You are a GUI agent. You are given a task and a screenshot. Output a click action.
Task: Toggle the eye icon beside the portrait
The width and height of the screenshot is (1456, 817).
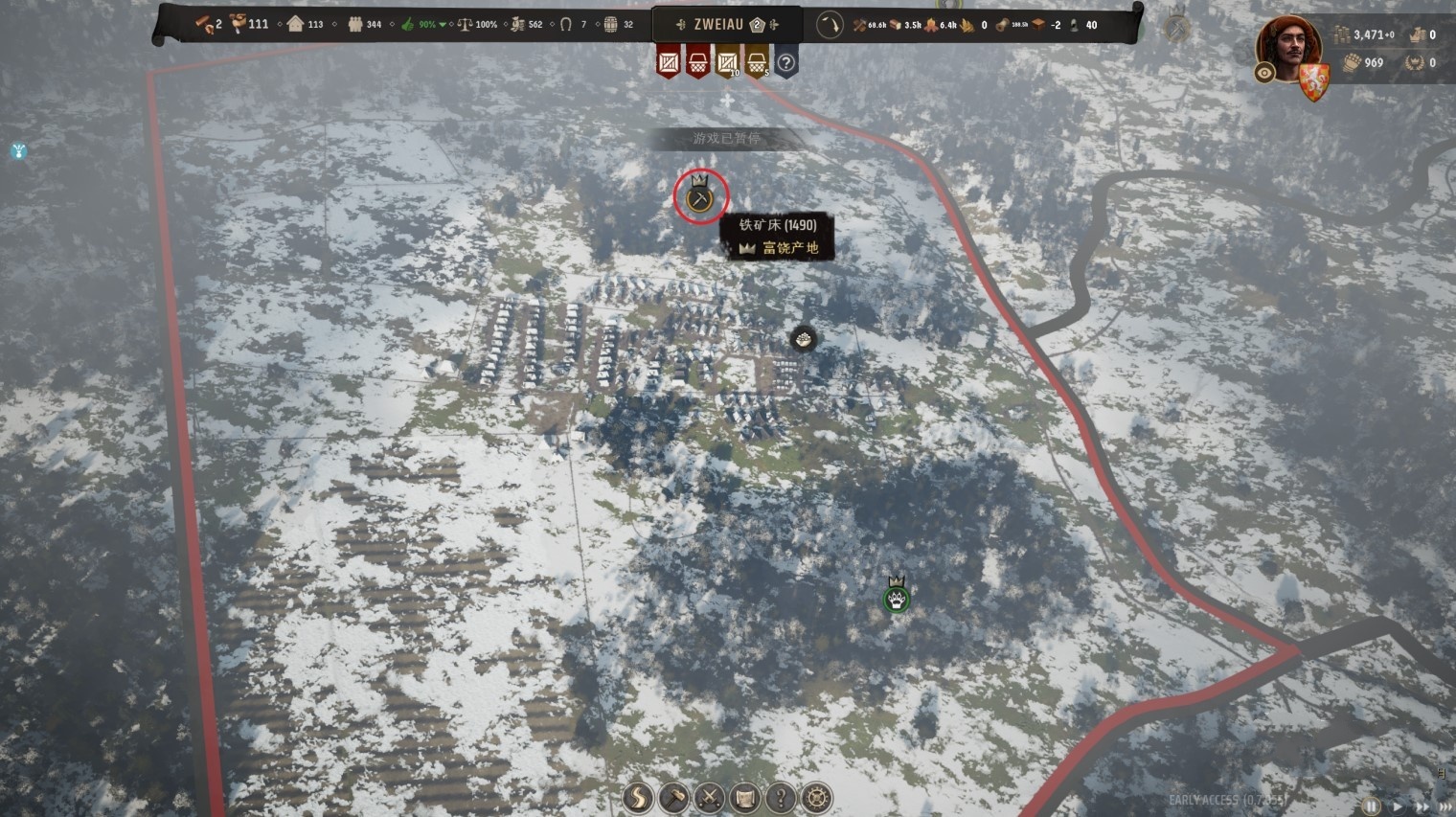pyautogui.click(x=1264, y=73)
